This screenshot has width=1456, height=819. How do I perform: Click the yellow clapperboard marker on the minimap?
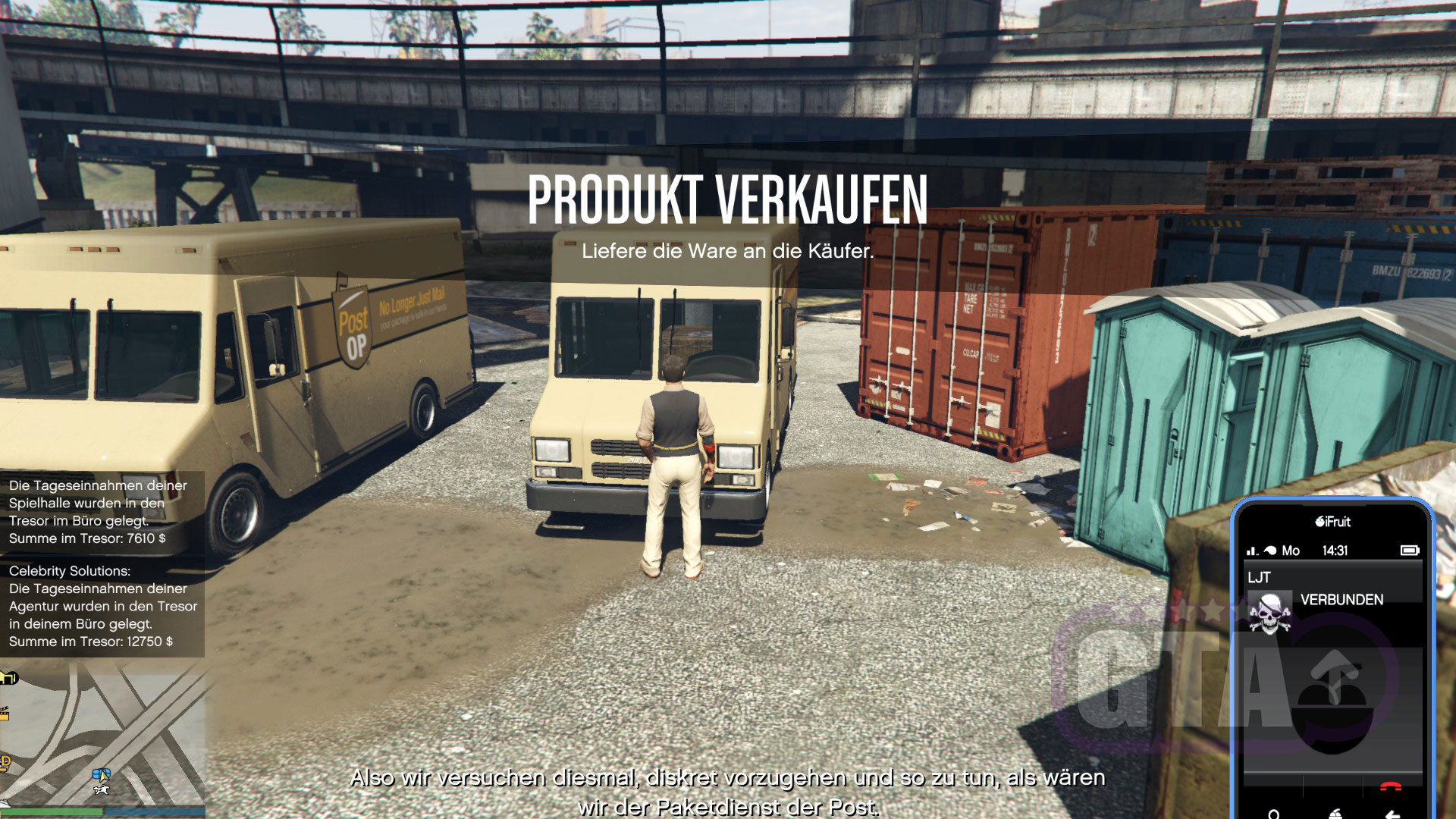click(4, 714)
